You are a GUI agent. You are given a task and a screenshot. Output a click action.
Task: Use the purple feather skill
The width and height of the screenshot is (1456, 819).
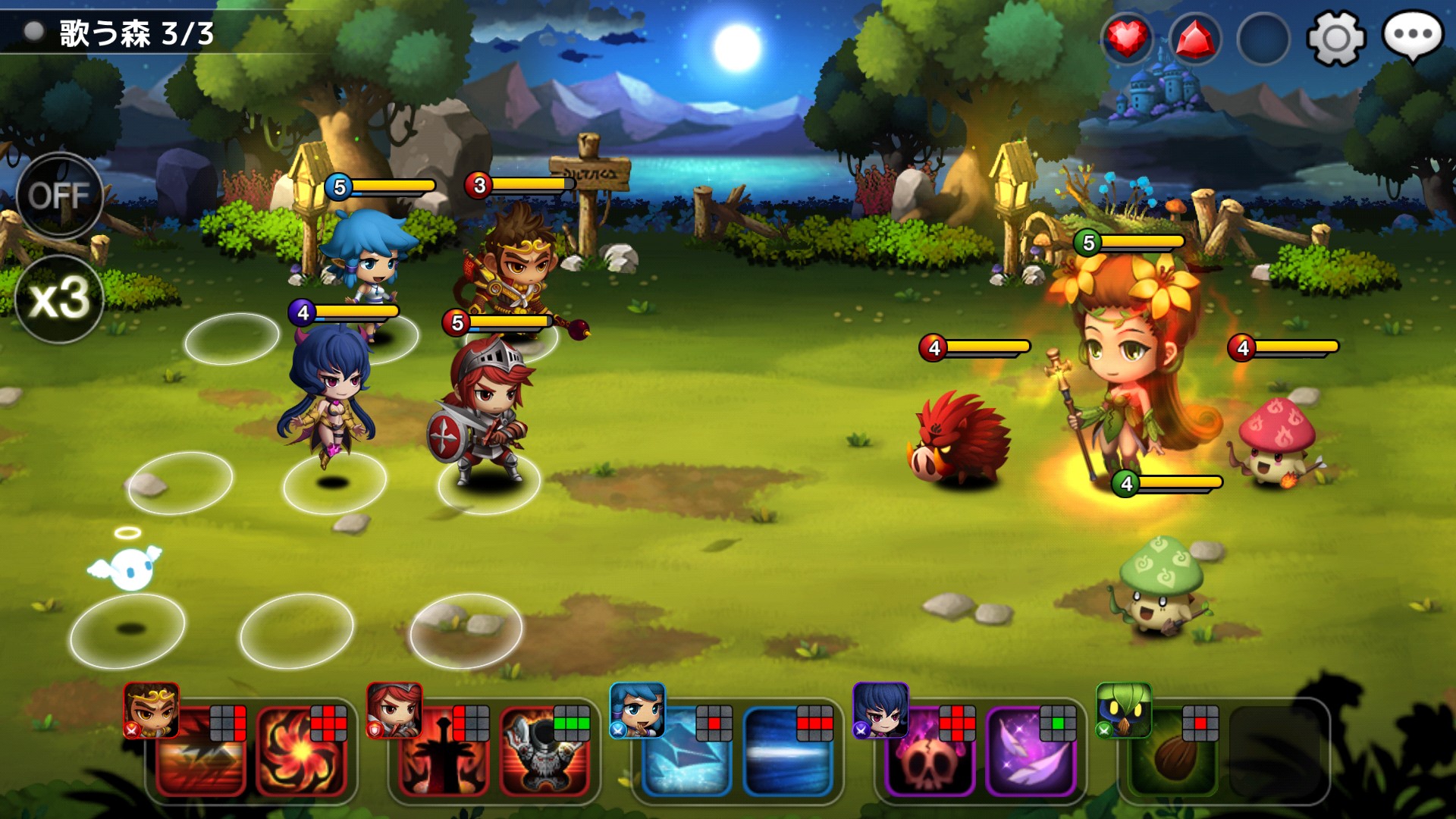point(1031,752)
